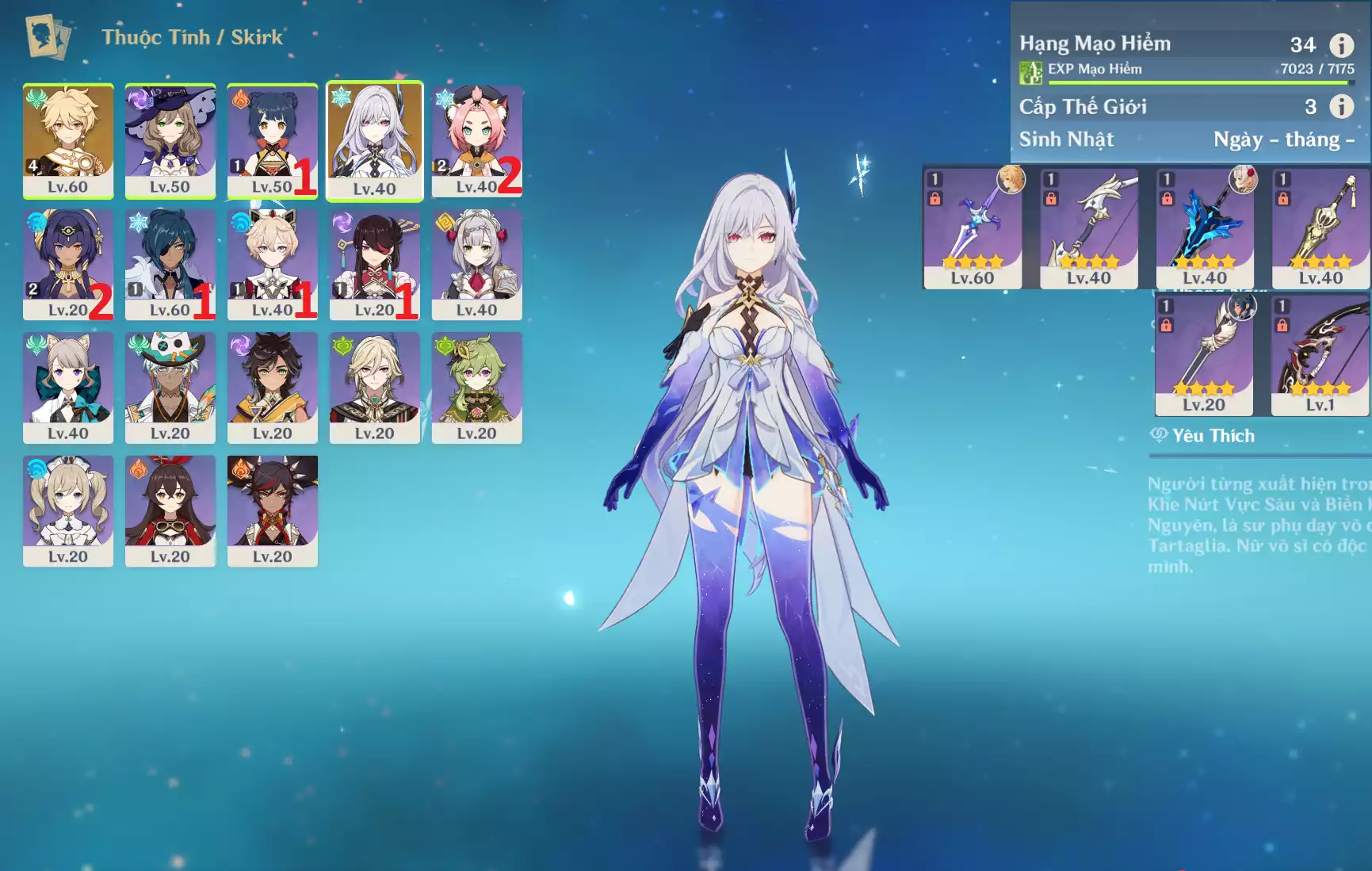Open the Lv.60 four-star sword slot
This screenshot has height=871, width=1372.
coord(973,228)
